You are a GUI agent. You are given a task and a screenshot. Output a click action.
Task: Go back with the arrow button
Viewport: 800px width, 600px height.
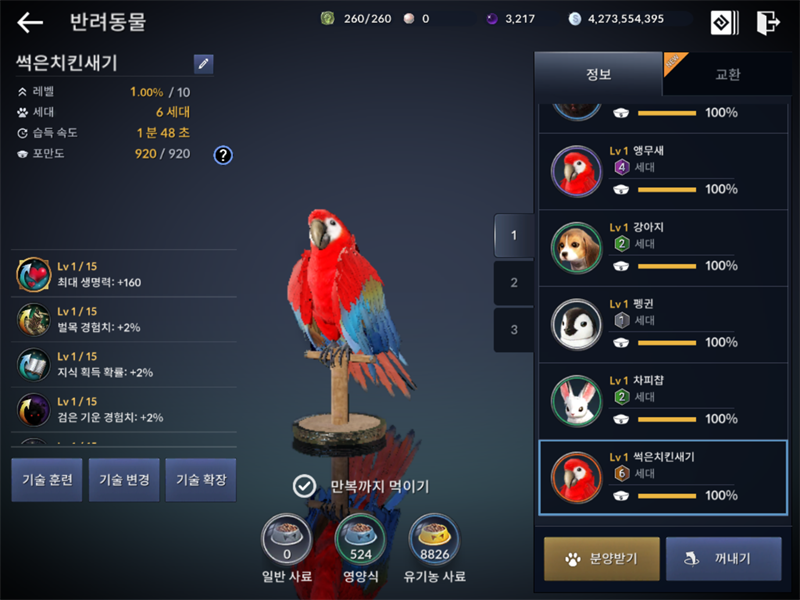point(30,22)
